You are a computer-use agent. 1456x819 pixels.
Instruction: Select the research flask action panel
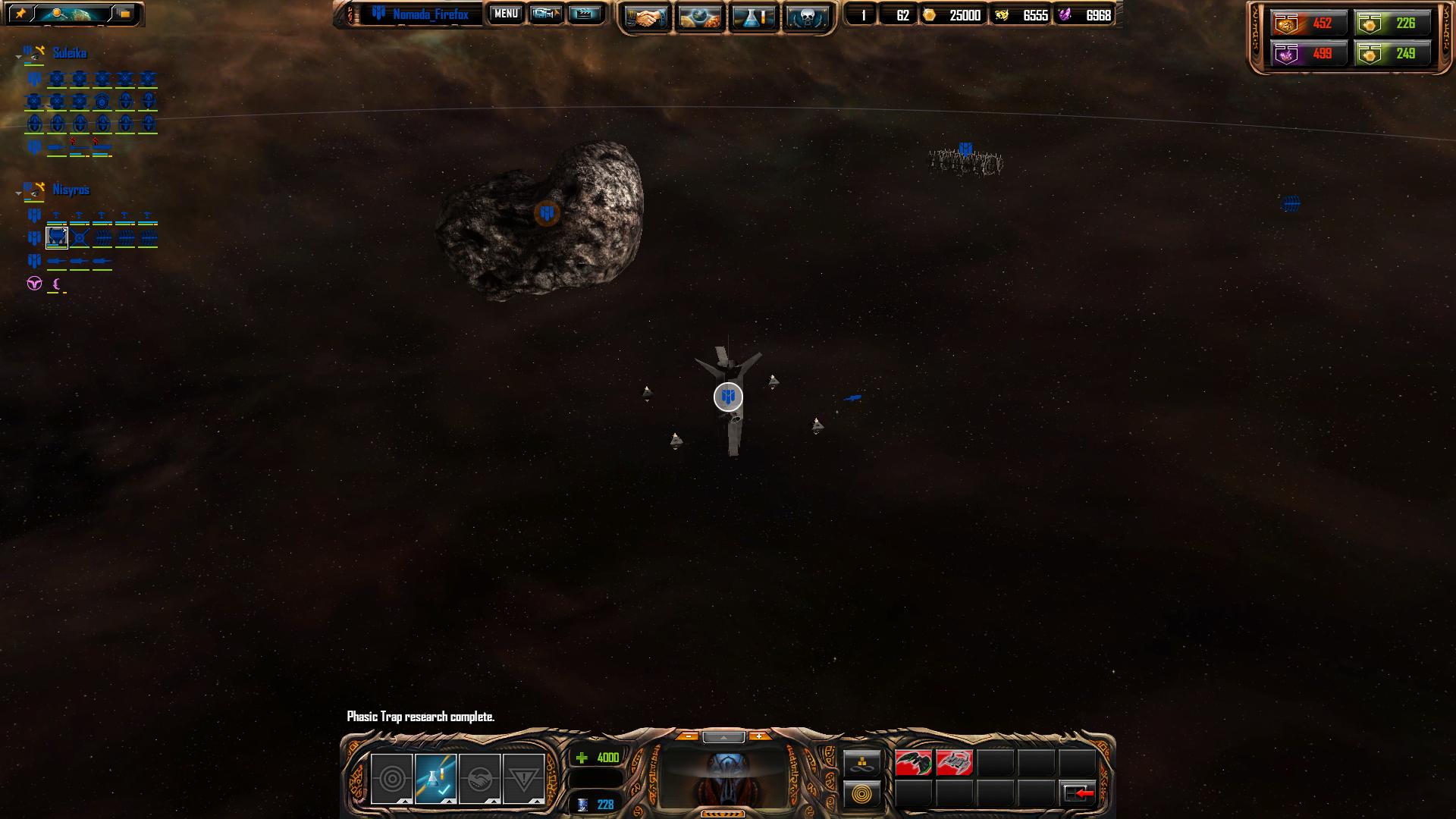click(435, 778)
